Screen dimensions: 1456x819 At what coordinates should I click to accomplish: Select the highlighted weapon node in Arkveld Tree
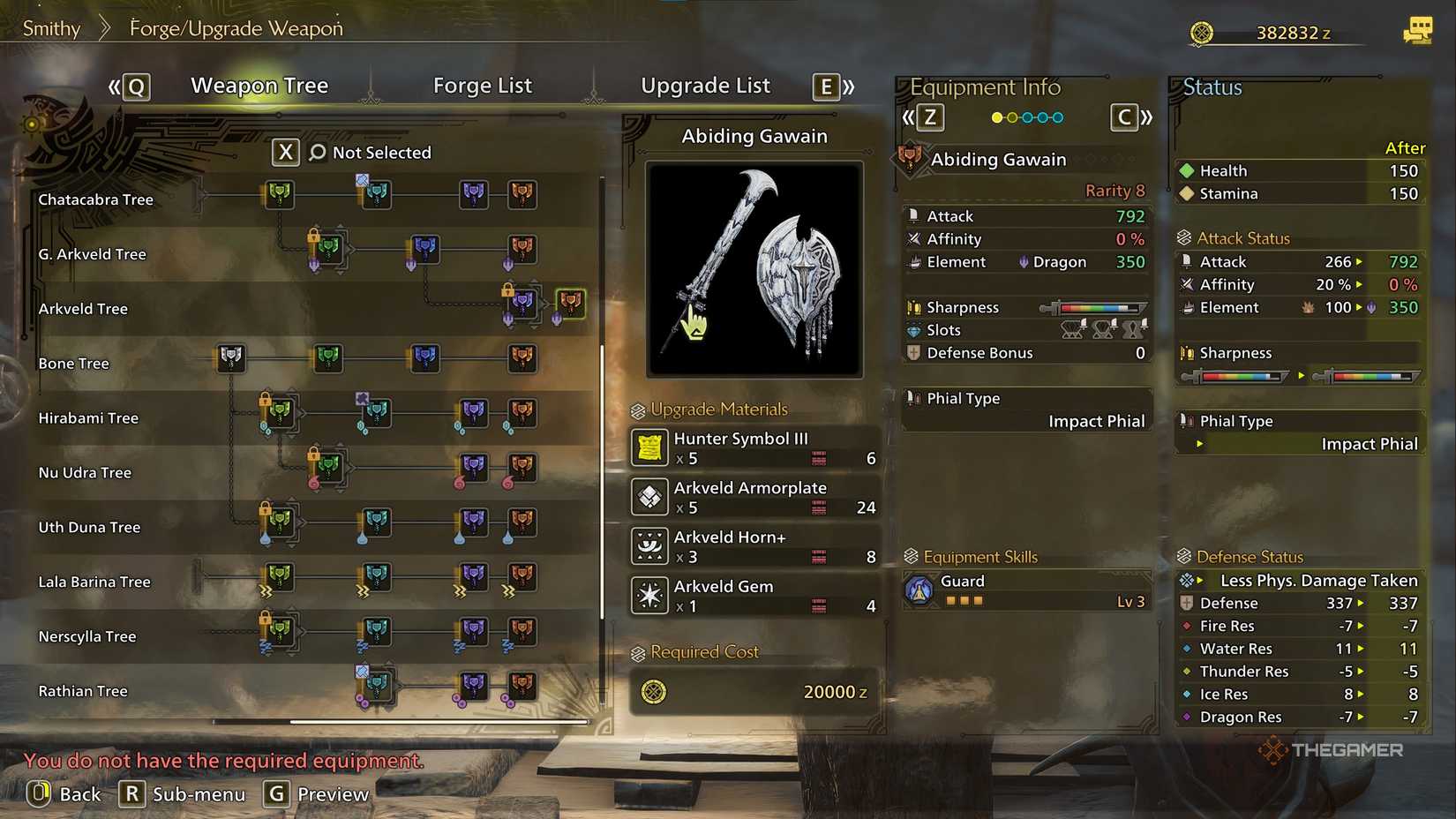tap(569, 304)
